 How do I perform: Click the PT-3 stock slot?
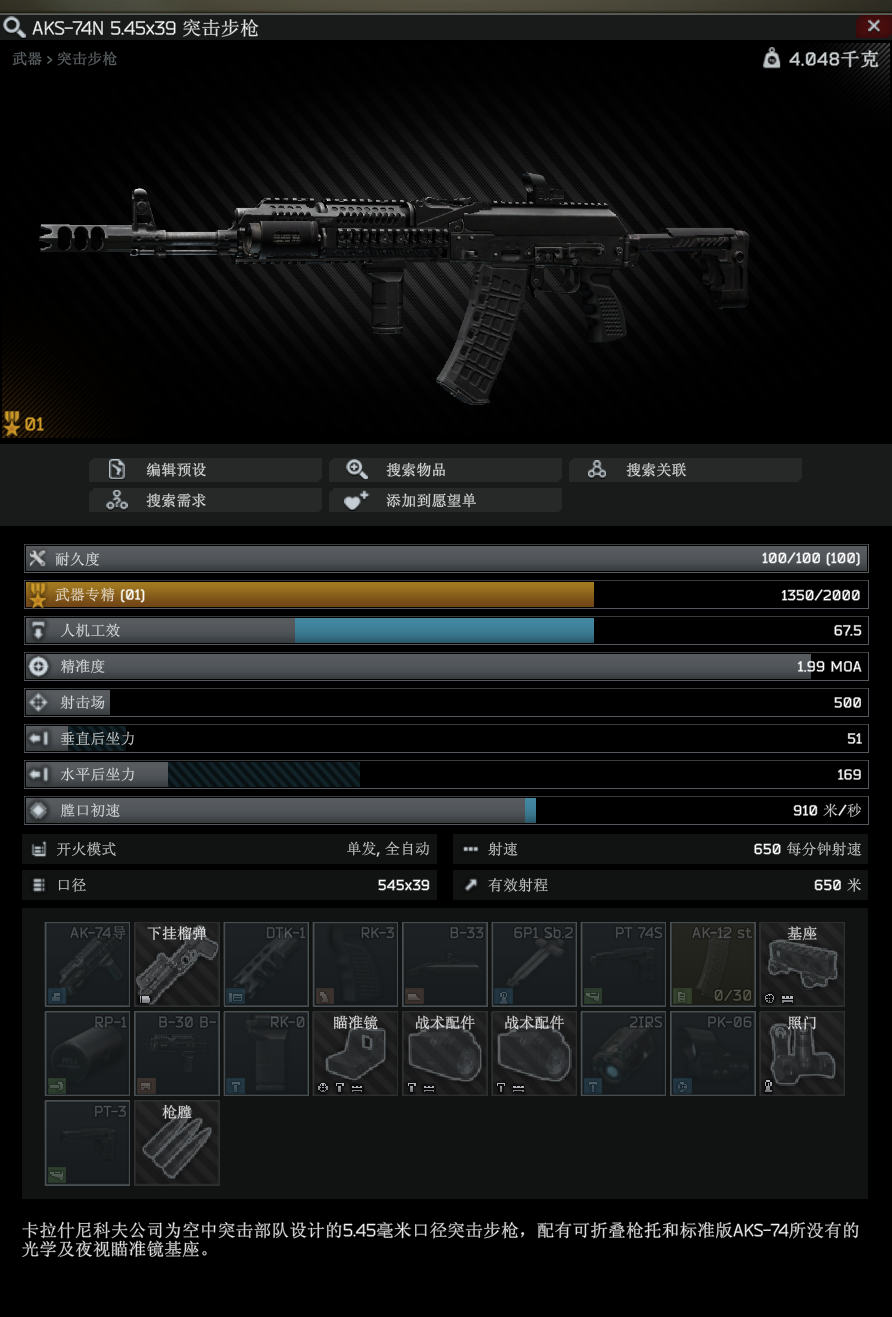(x=88, y=1142)
